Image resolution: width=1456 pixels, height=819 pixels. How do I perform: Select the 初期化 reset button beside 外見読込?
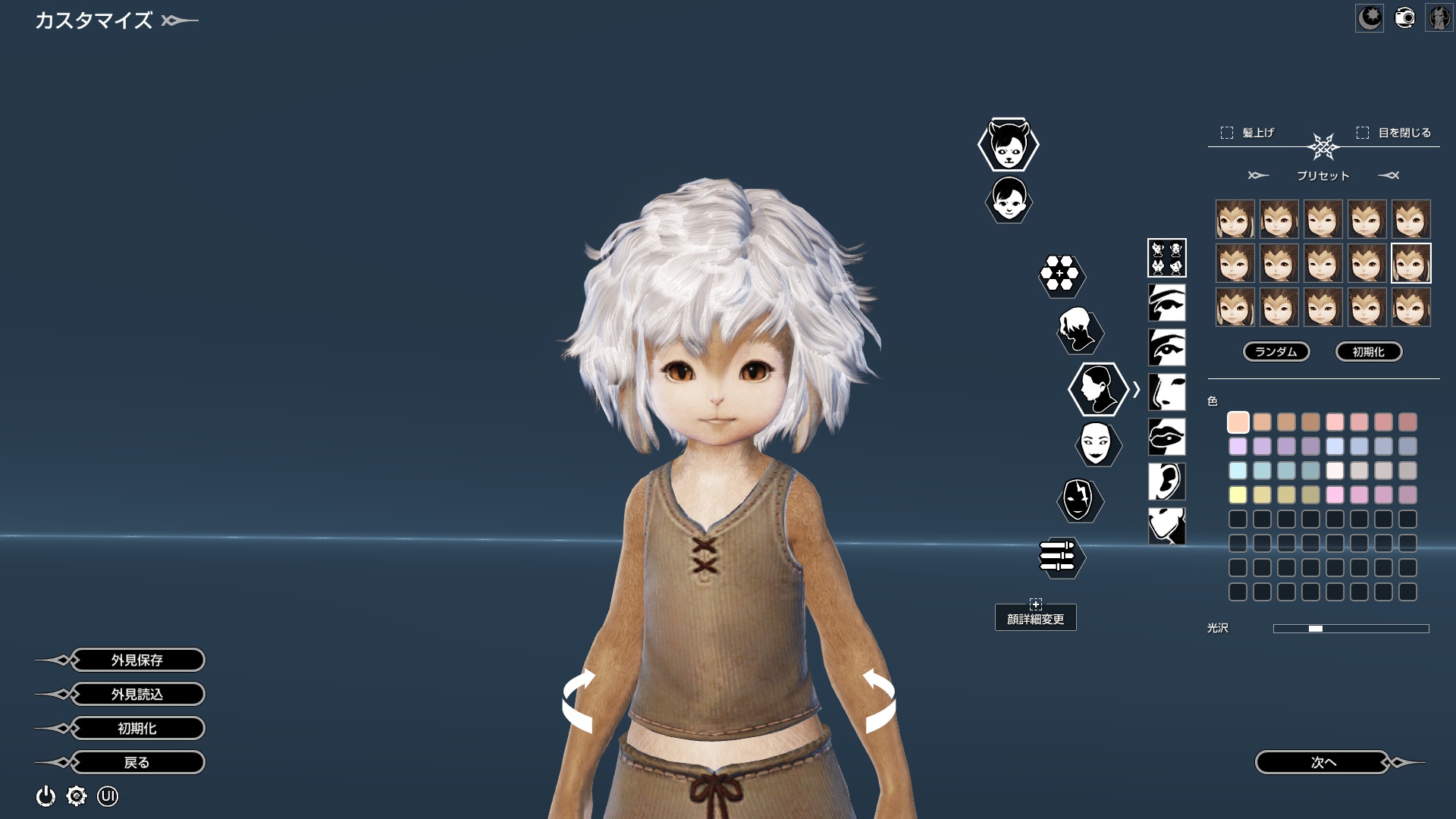point(137,728)
